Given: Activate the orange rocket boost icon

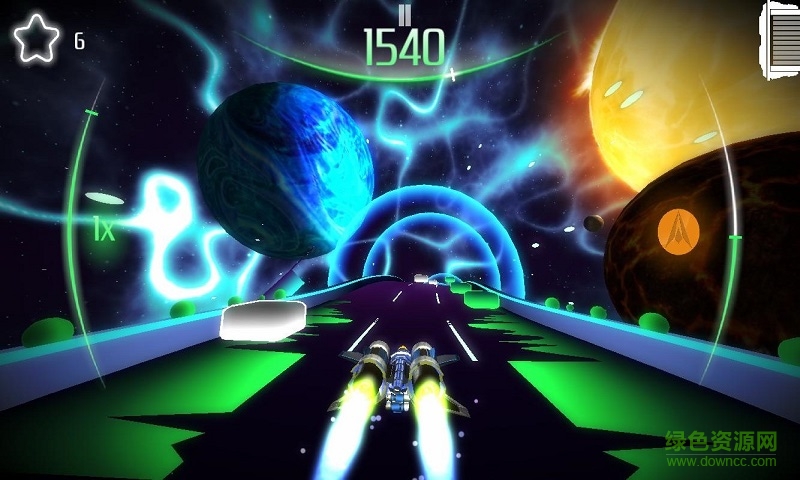Looking at the screenshot, I should 678,231.
